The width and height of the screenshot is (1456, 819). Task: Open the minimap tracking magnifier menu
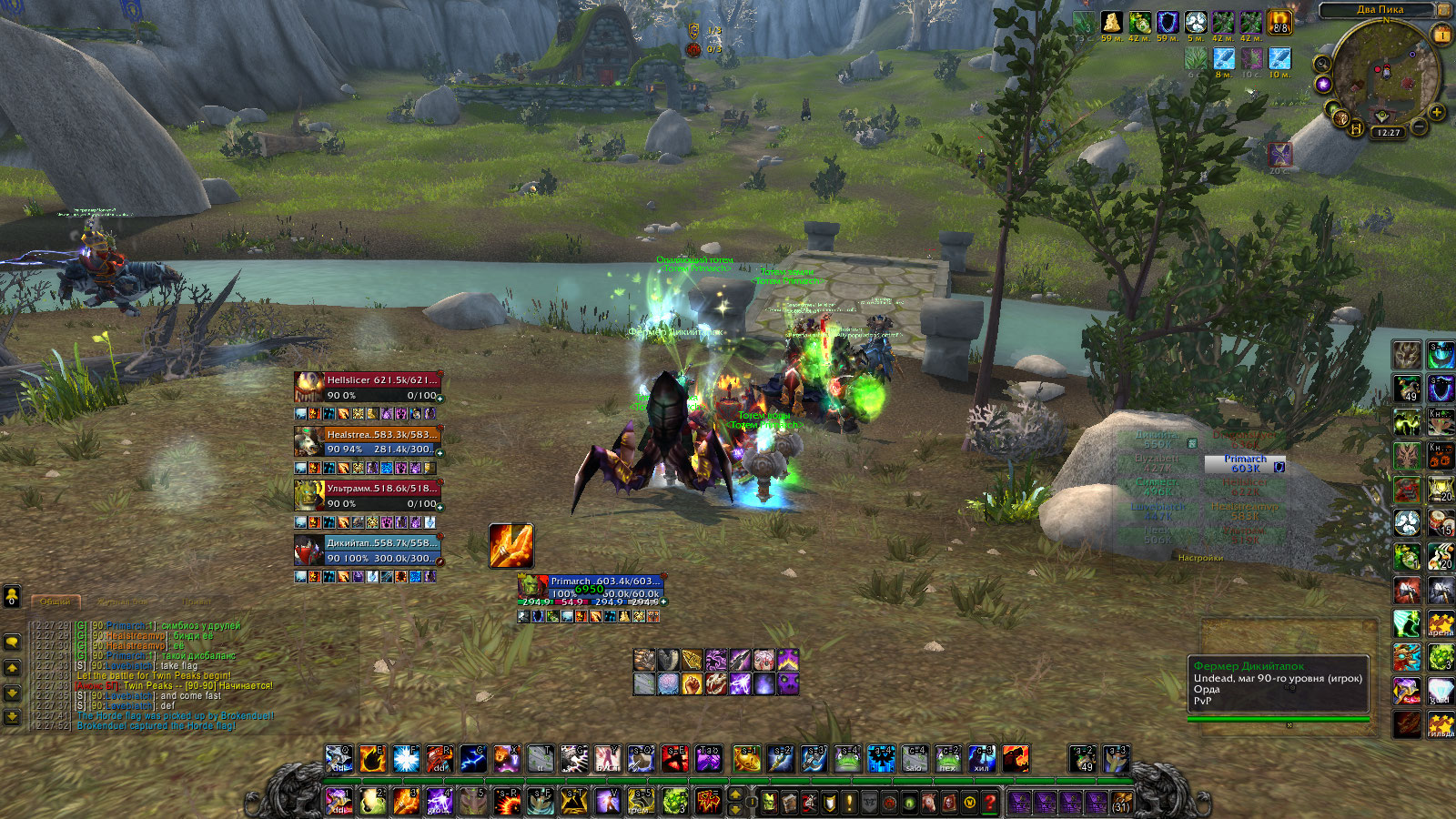tap(1321, 64)
